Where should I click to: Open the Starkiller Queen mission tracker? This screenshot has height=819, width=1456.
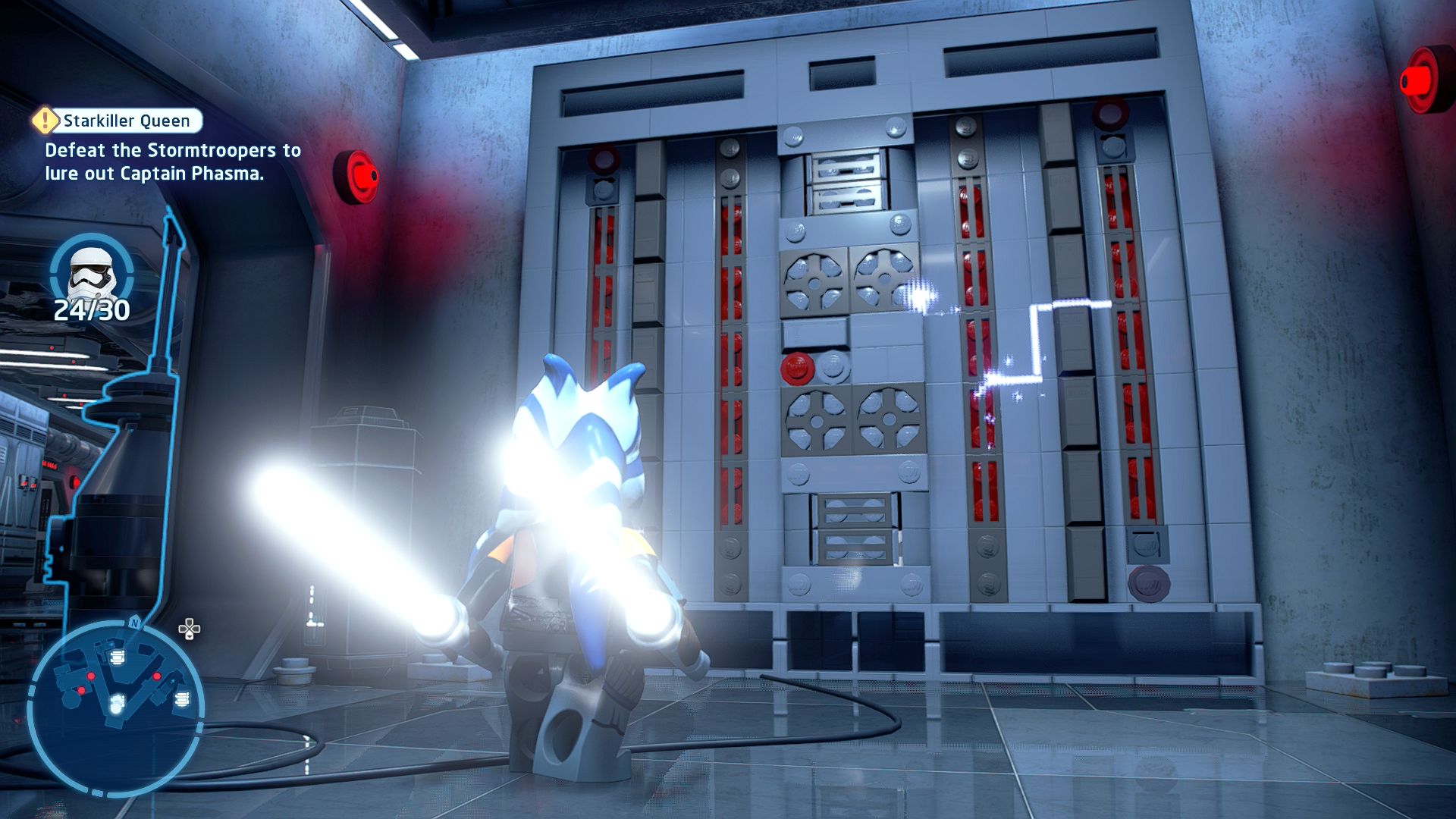(127, 121)
